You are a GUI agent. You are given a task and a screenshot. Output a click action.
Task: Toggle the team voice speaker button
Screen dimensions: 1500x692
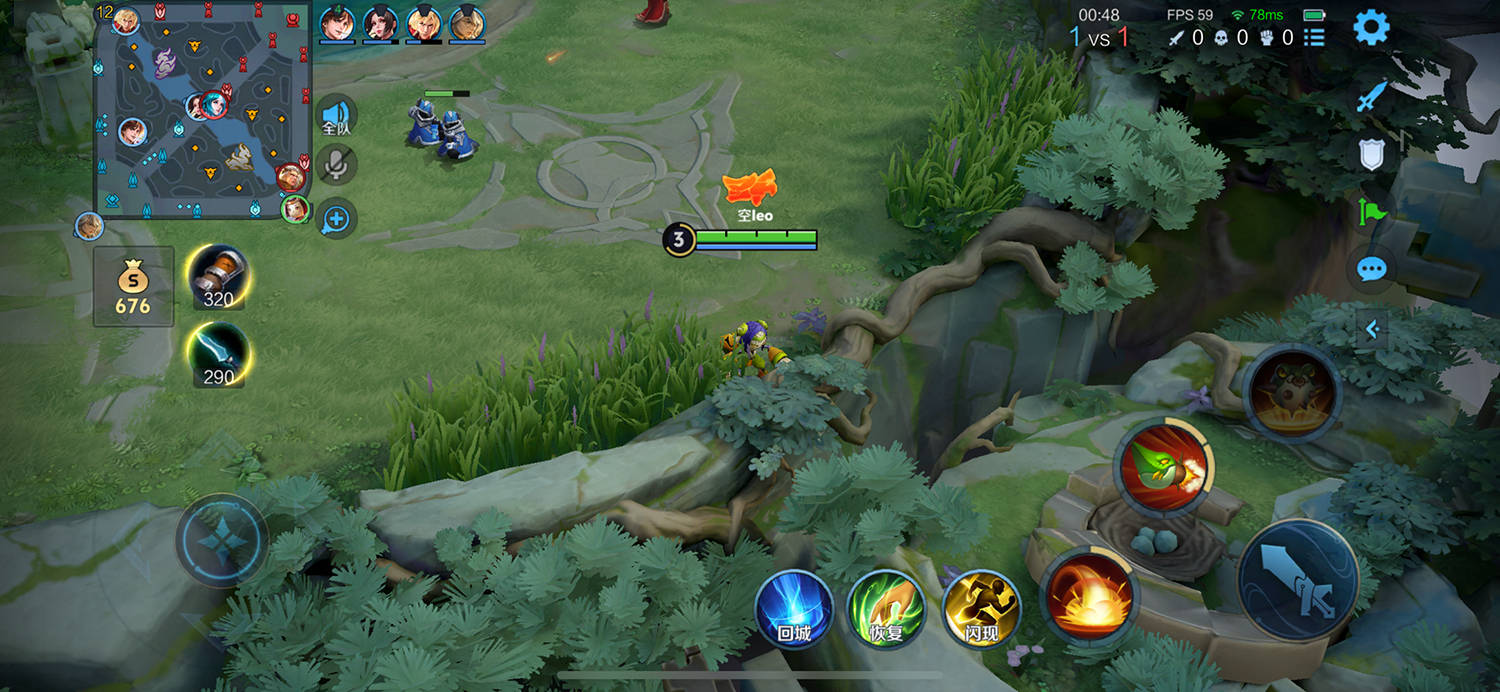point(337,116)
